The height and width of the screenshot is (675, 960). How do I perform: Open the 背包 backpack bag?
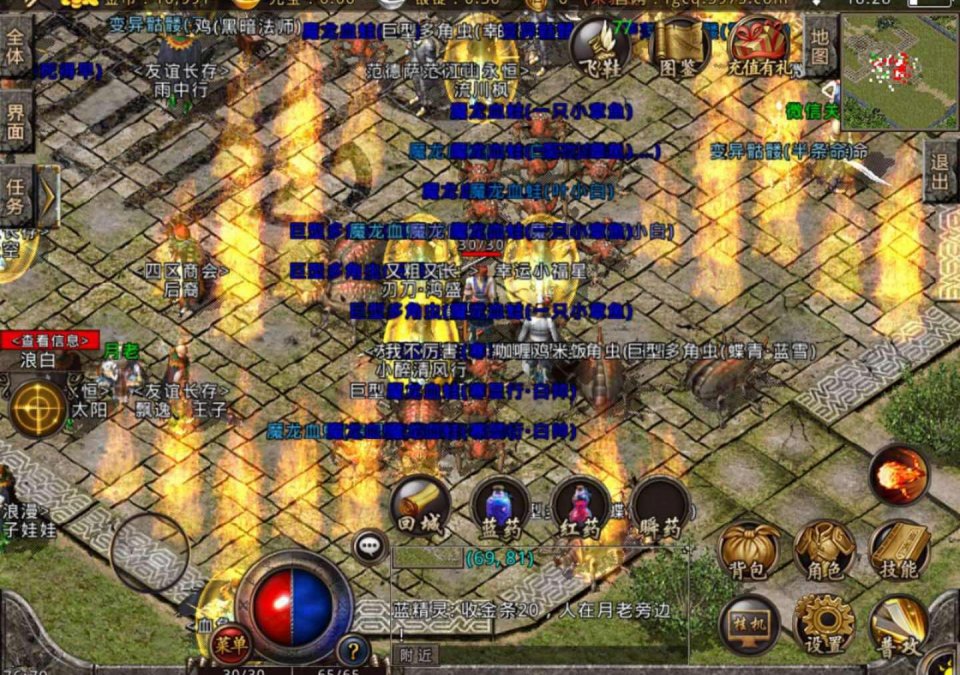(750, 552)
